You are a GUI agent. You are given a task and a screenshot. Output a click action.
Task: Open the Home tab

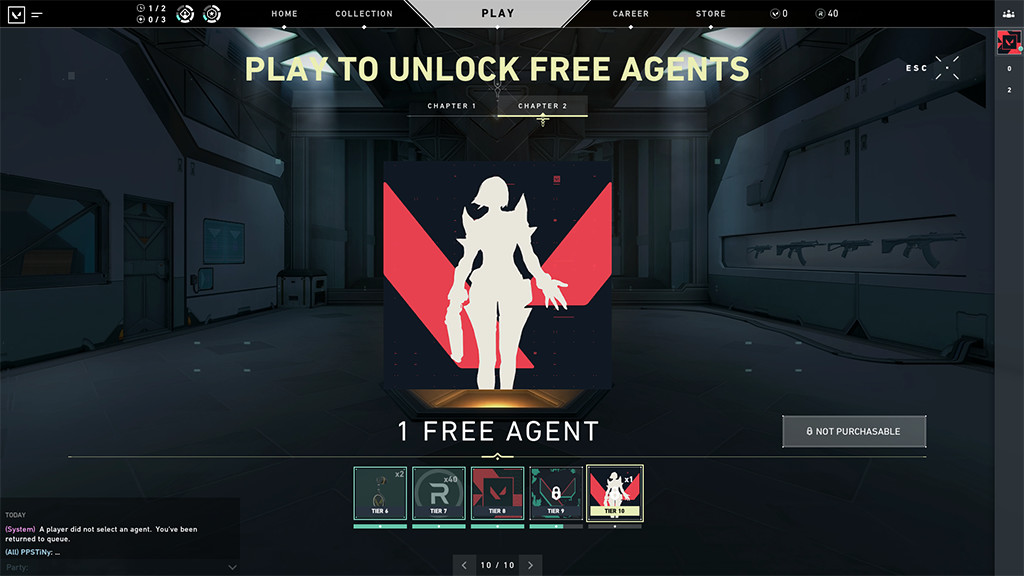tap(285, 14)
